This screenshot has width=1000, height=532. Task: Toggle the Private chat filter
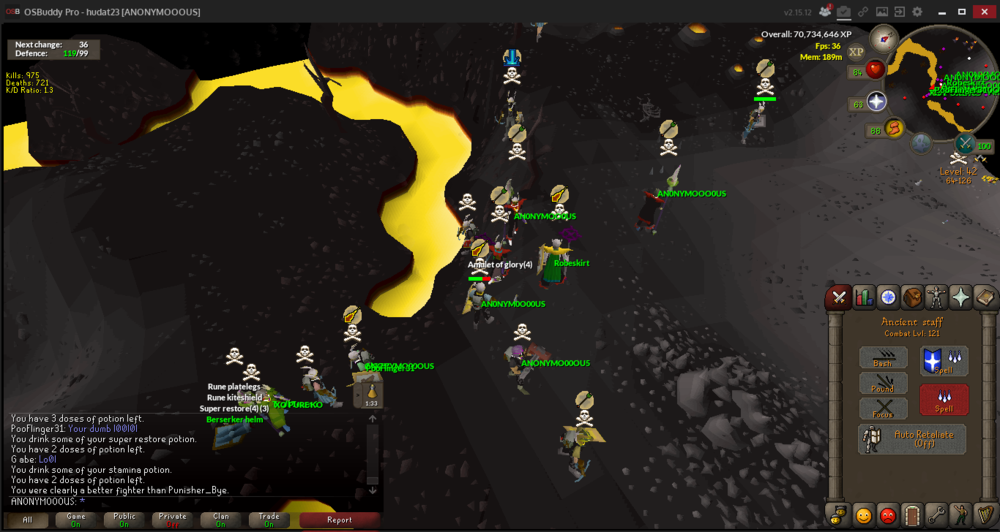coord(172,520)
